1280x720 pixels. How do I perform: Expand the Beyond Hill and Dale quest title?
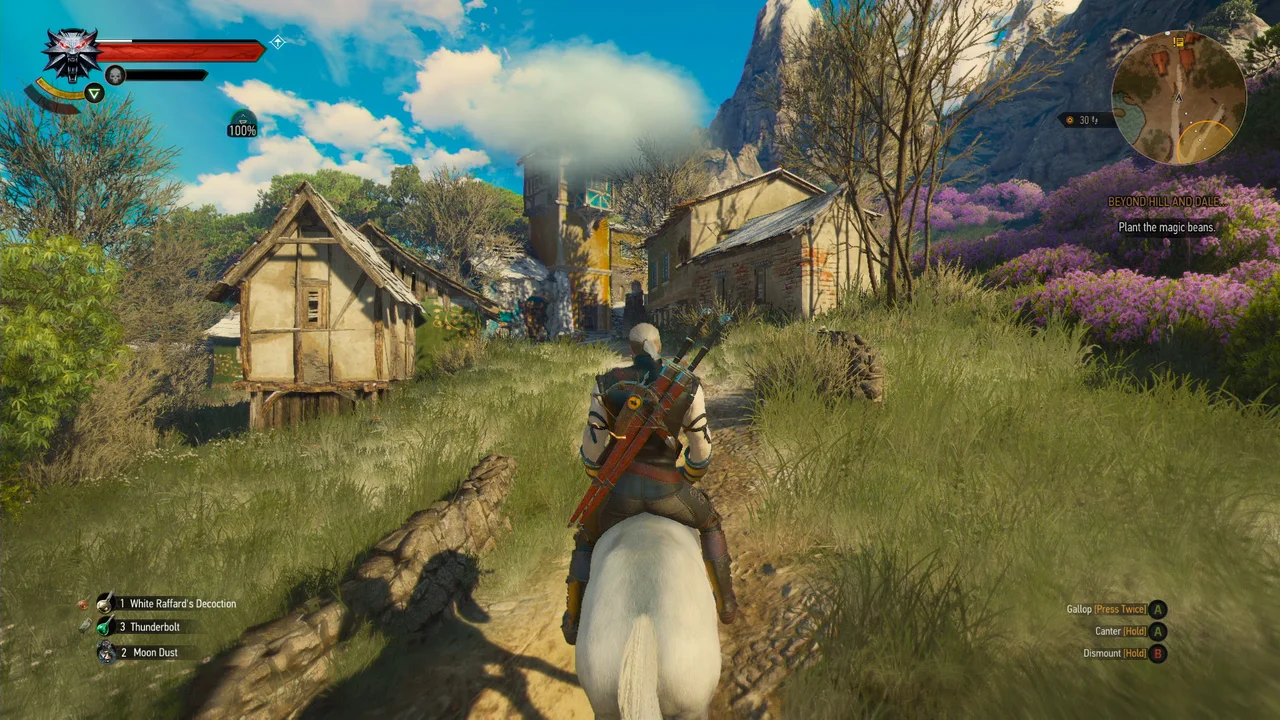(1165, 201)
